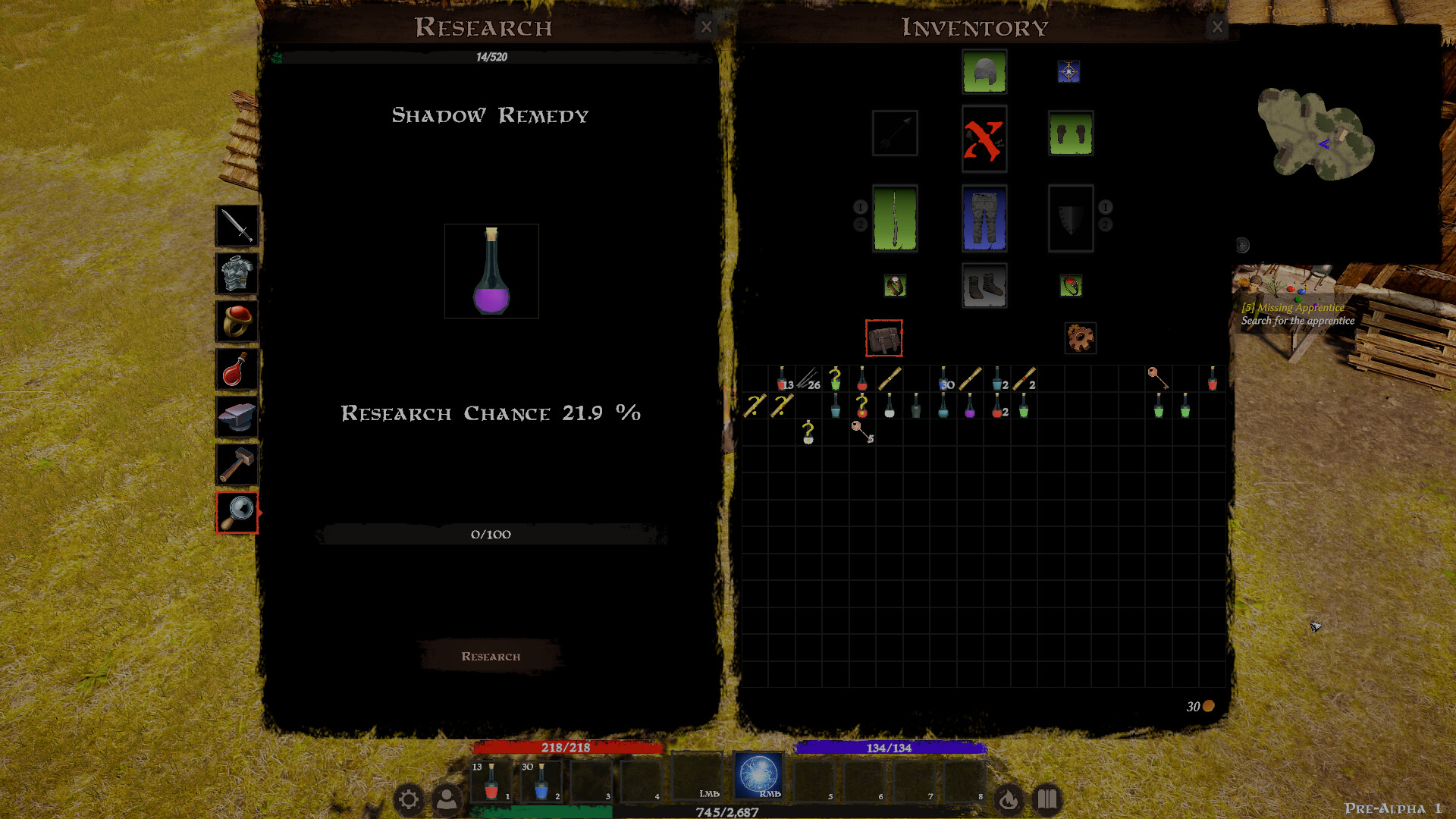
Task: Select the sword weapons category icon
Action: tap(236, 225)
